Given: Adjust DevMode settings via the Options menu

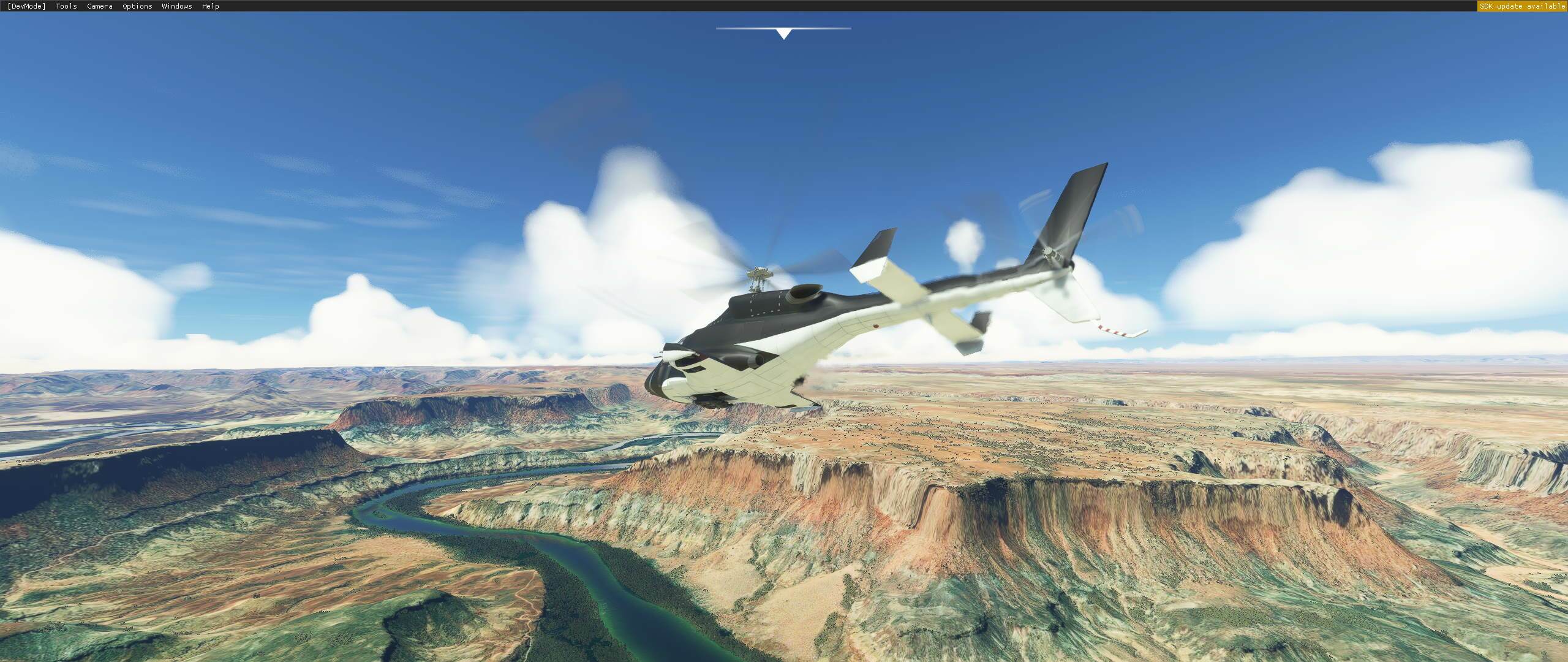Looking at the screenshot, I should pos(136,6).
